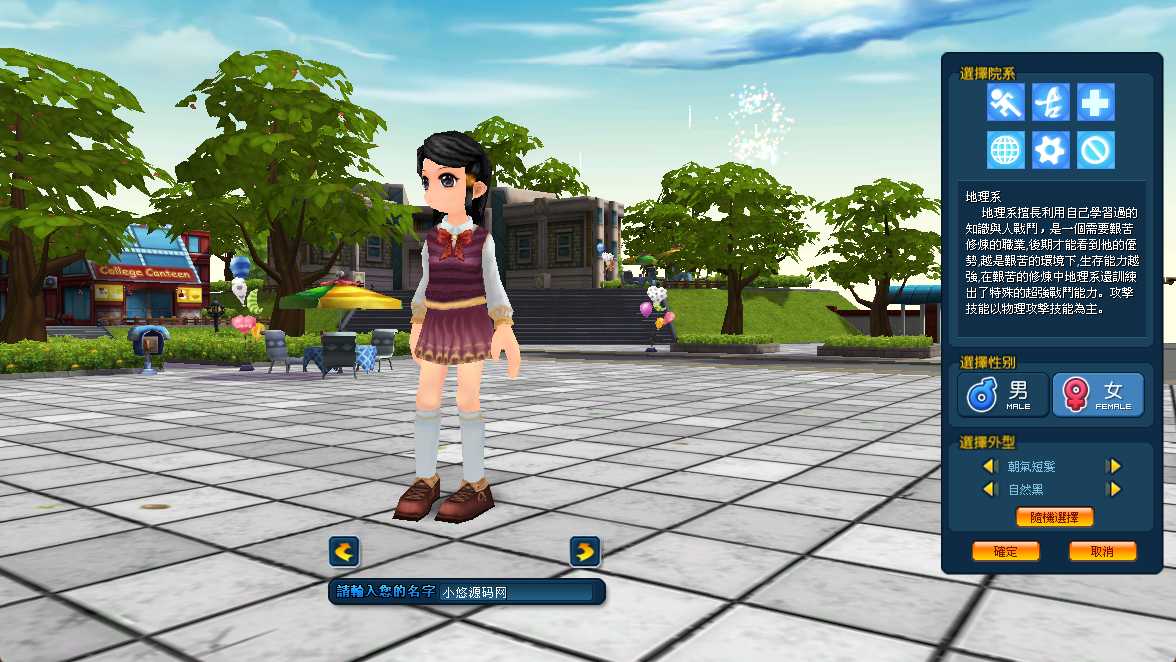This screenshot has width=1176, height=662.
Task: Go to the next hair color
Action: pyautogui.click(x=1113, y=489)
